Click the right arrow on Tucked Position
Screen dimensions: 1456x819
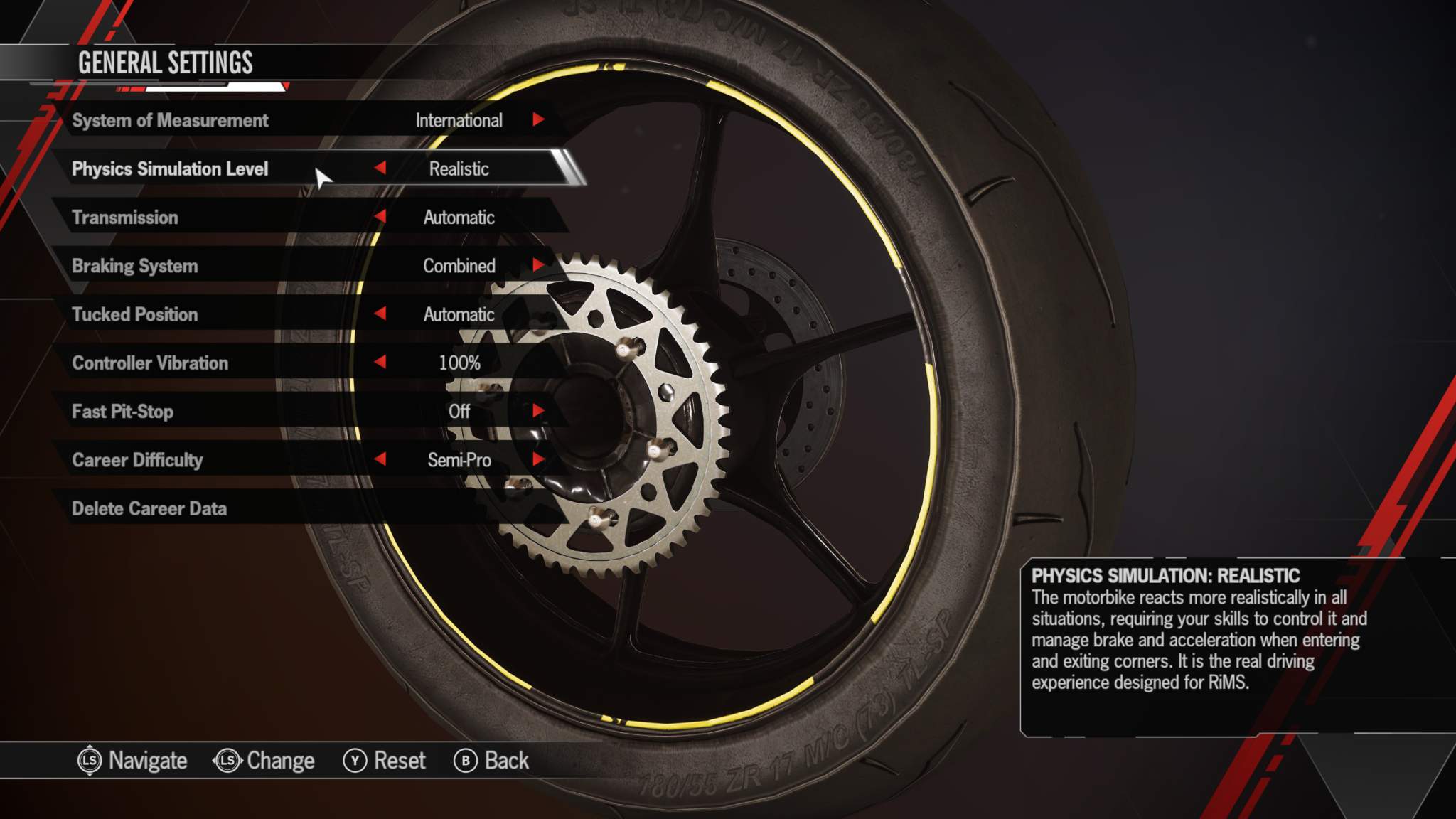pos(539,314)
